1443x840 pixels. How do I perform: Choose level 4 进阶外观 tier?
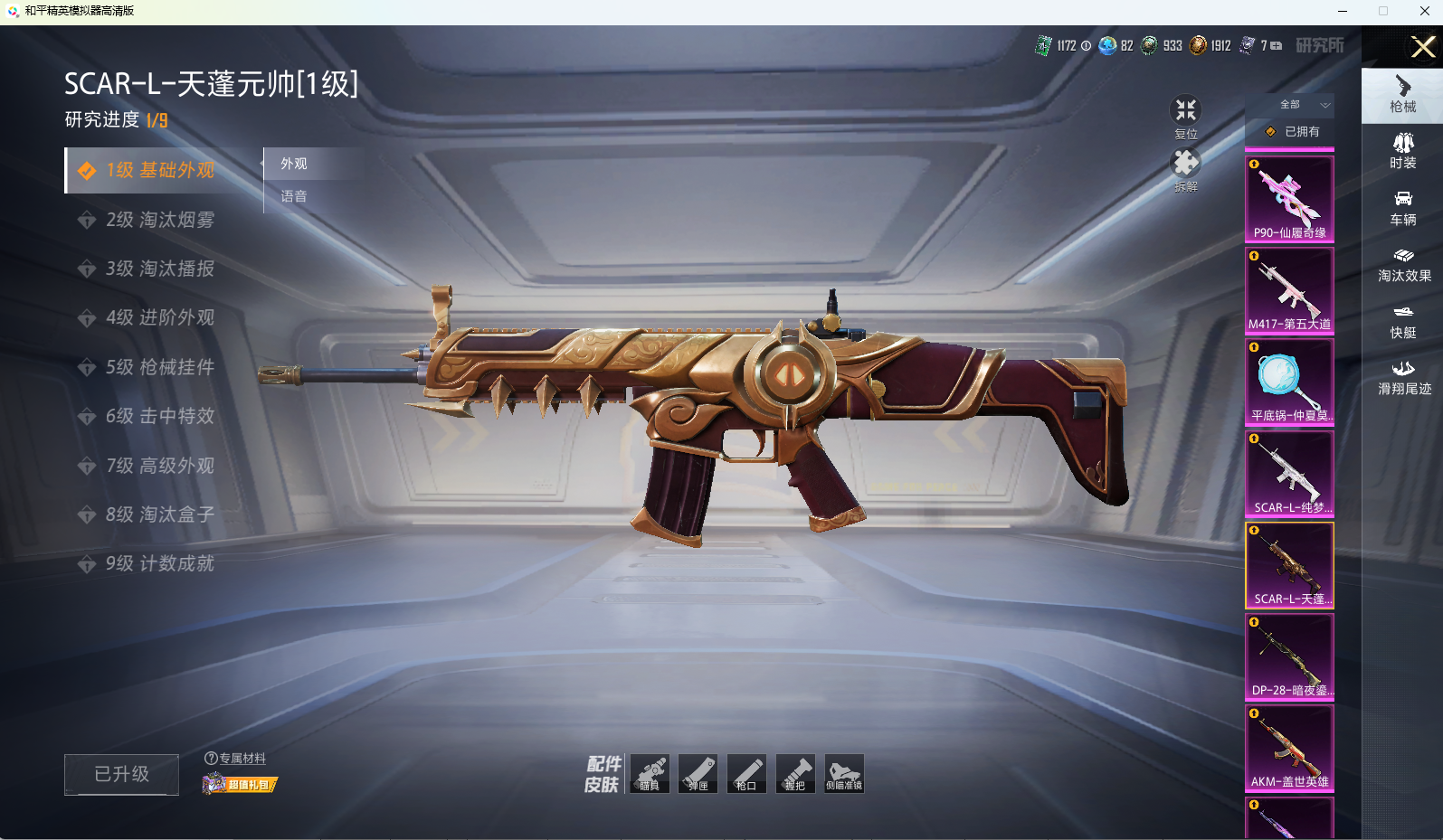tap(159, 317)
